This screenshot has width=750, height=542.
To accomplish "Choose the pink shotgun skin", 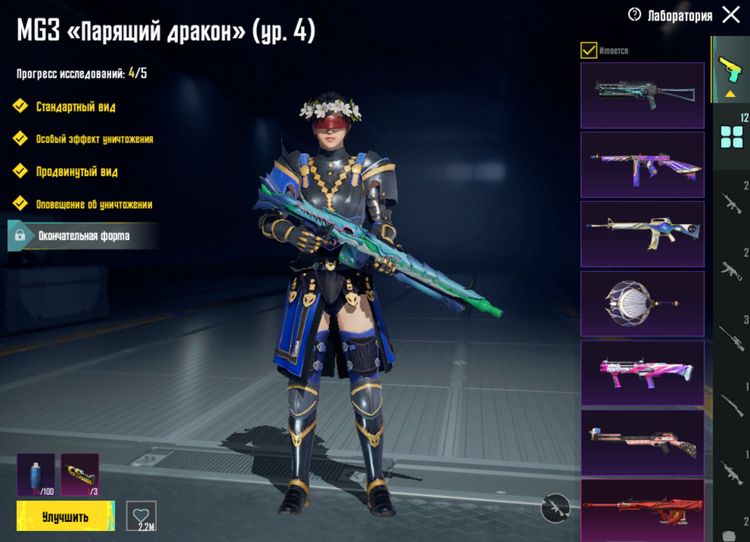I will coord(642,372).
